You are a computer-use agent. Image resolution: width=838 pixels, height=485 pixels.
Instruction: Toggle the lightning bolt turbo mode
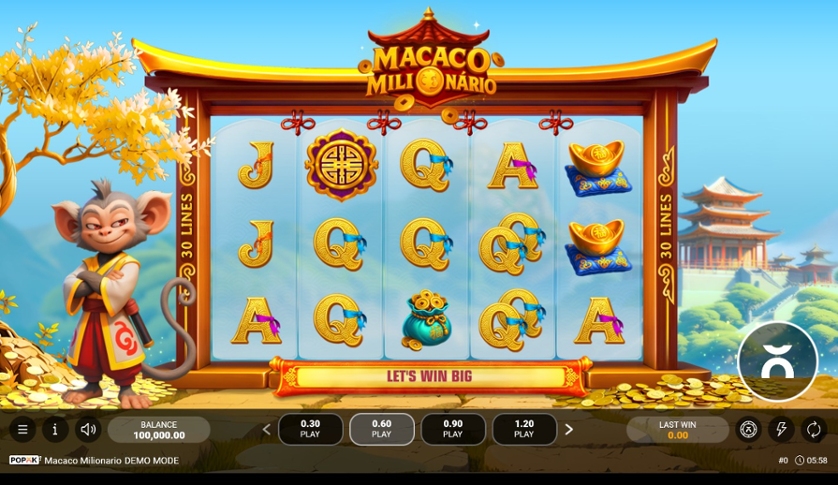point(781,430)
